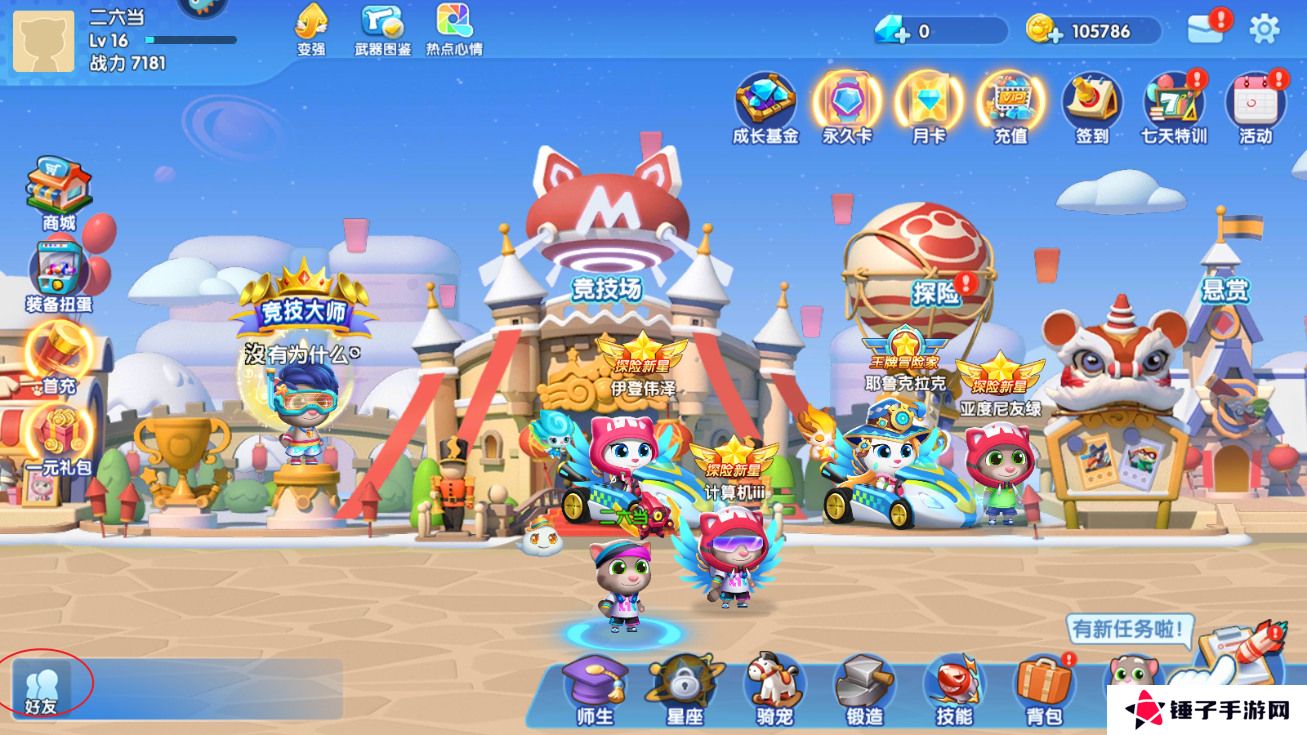Open the 活动 events calendar
Viewport: 1307px width, 735px height.
click(1255, 104)
